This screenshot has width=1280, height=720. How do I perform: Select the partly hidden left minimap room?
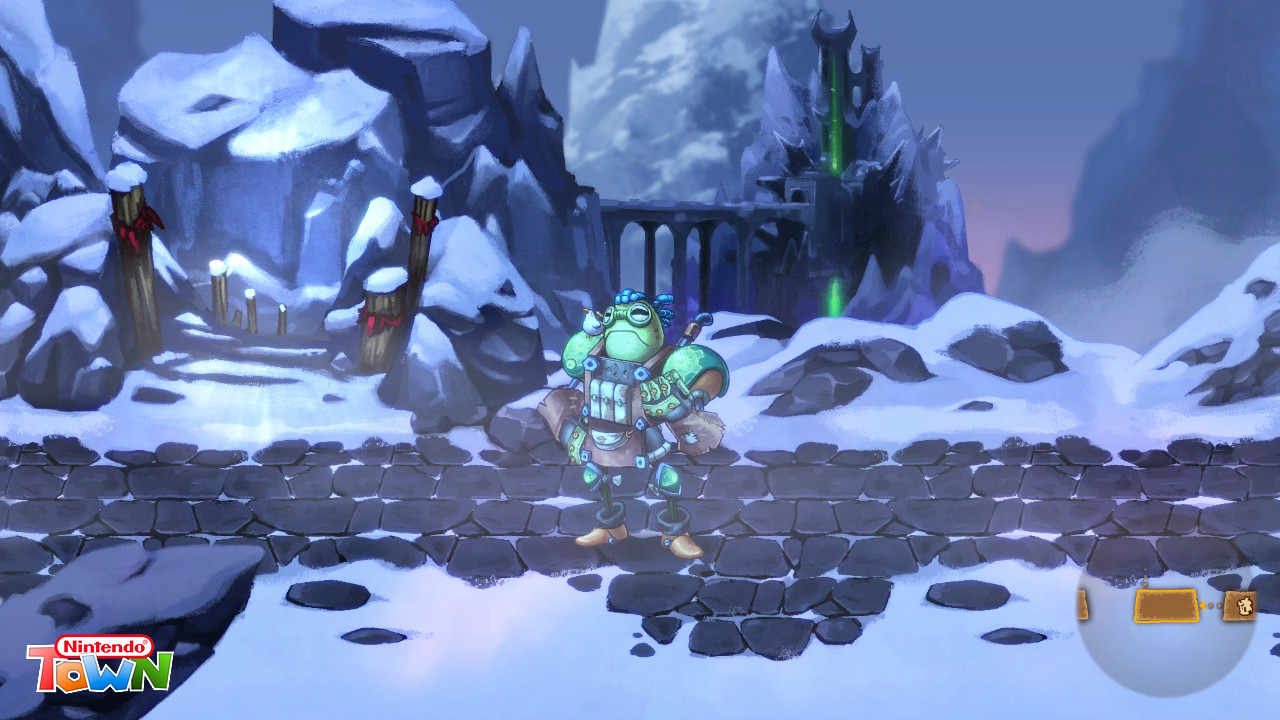[1083, 605]
